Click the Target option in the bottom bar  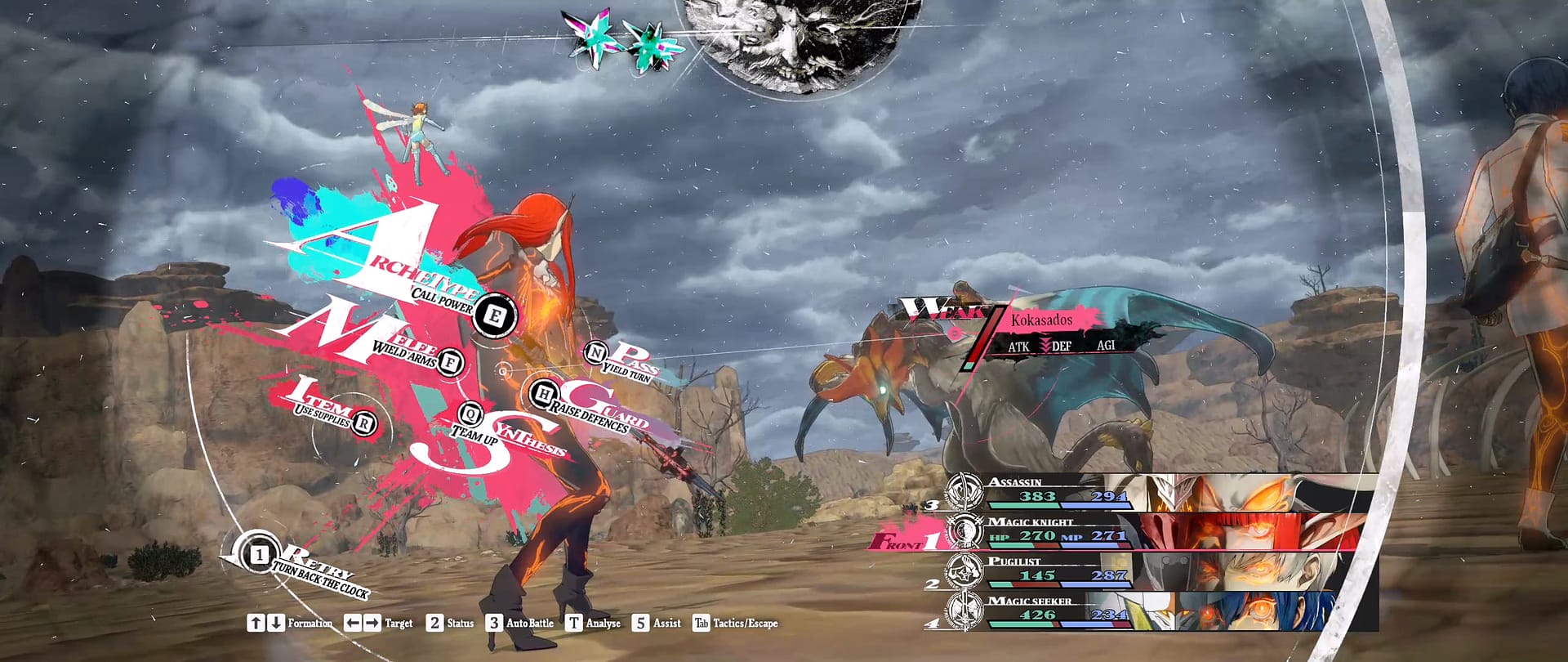pyautogui.click(x=378, y=623)
